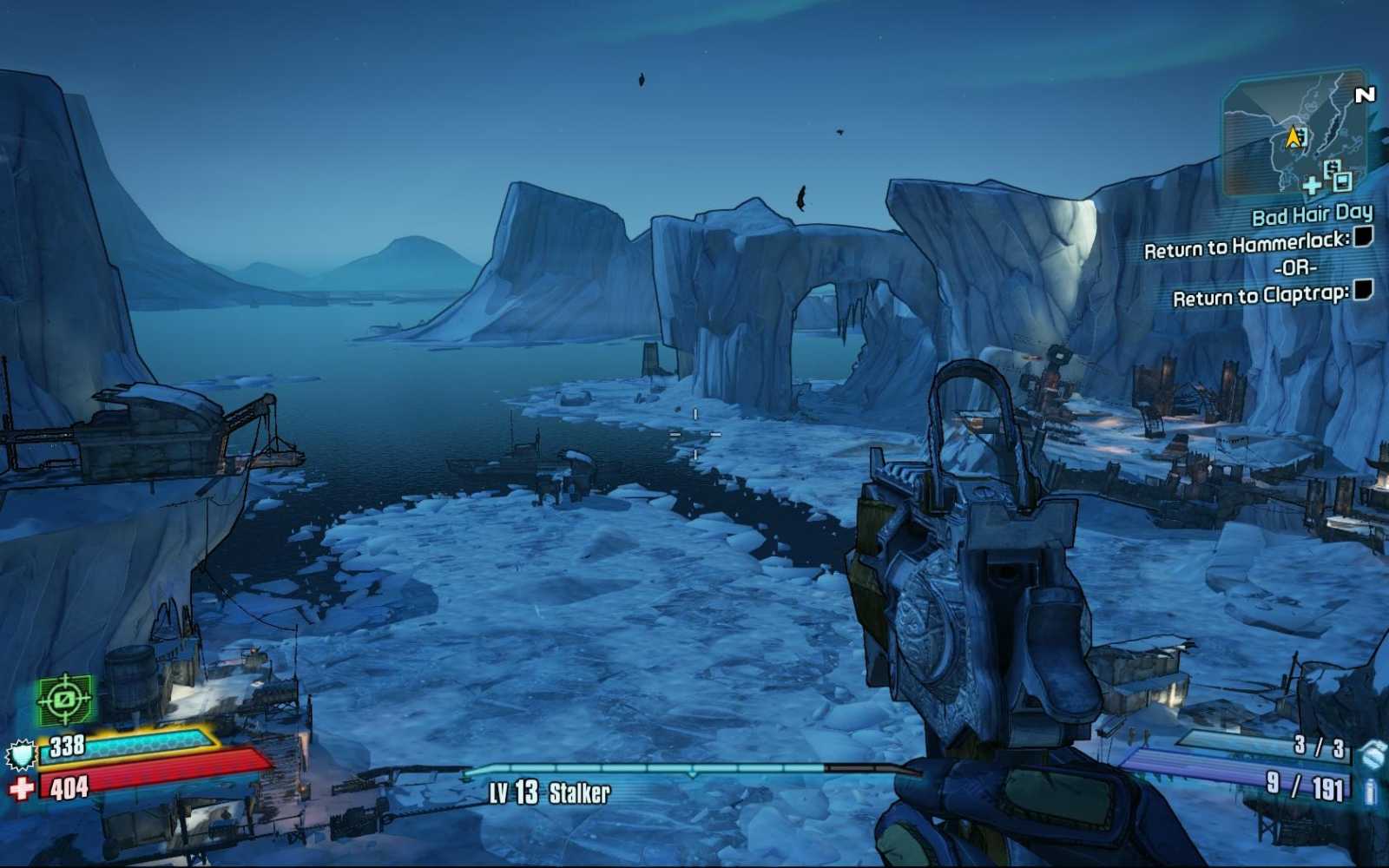This screenshot has height=868, width=1389.
Task: Tick the Return to Hammerlock objective box
Action: coord(1363,236)
